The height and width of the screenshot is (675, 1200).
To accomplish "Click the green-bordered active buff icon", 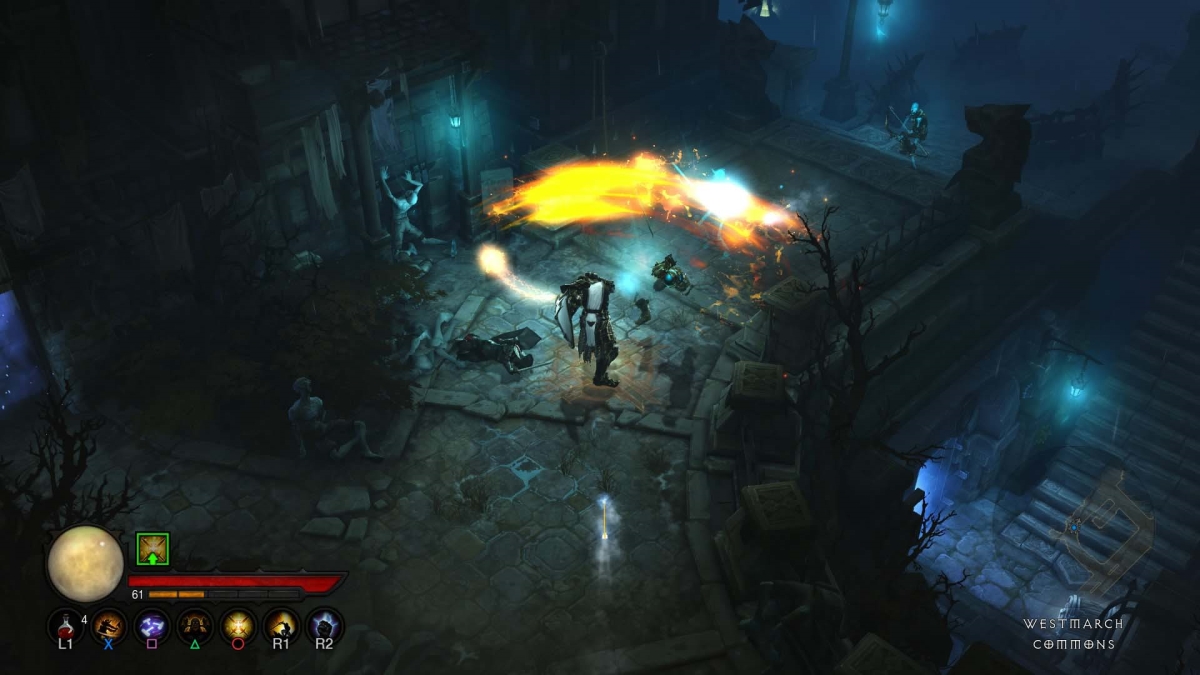I will click(x=152, y=548).
